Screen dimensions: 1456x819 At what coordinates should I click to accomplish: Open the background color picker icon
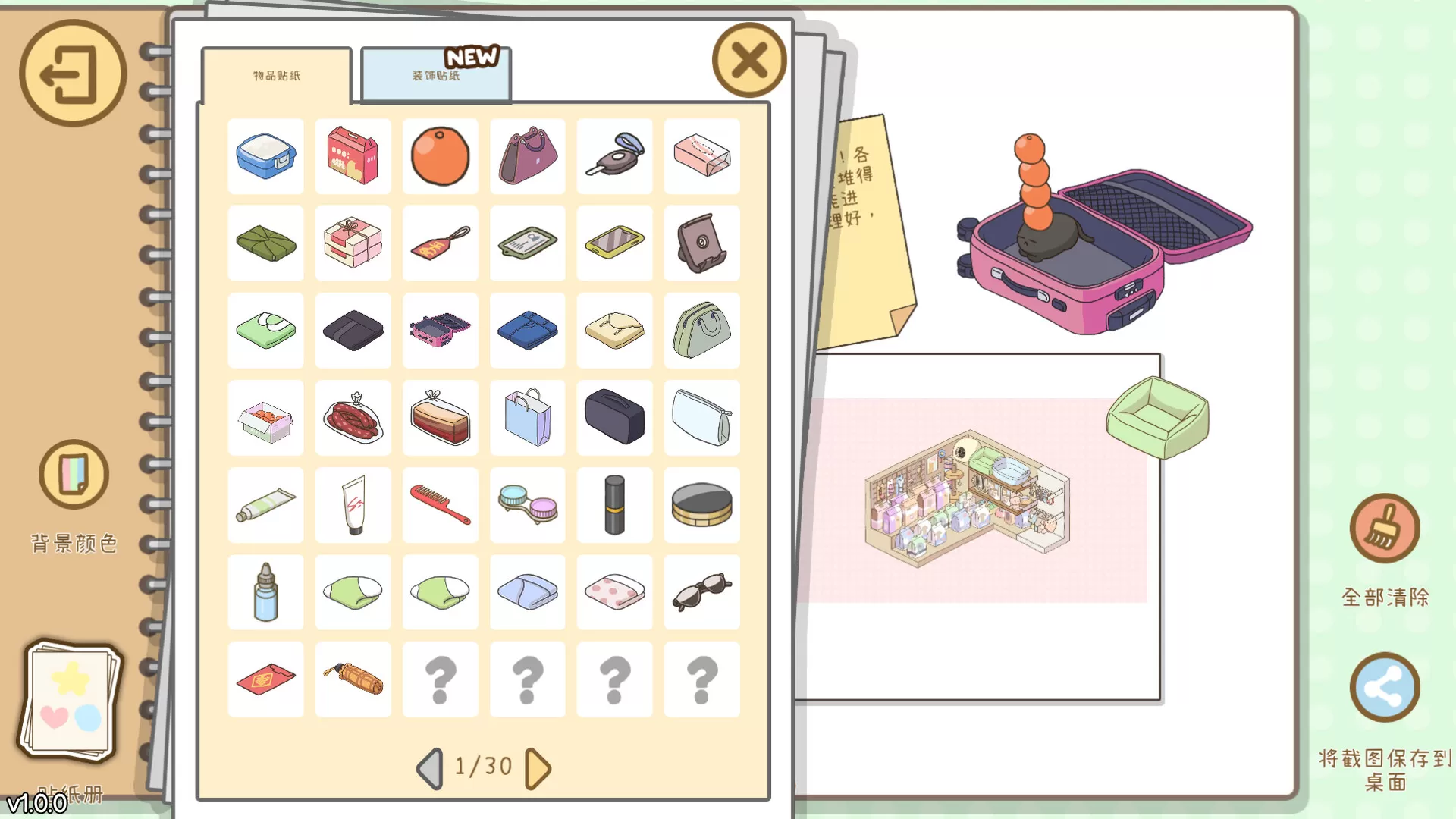click(x=72, y=474)
